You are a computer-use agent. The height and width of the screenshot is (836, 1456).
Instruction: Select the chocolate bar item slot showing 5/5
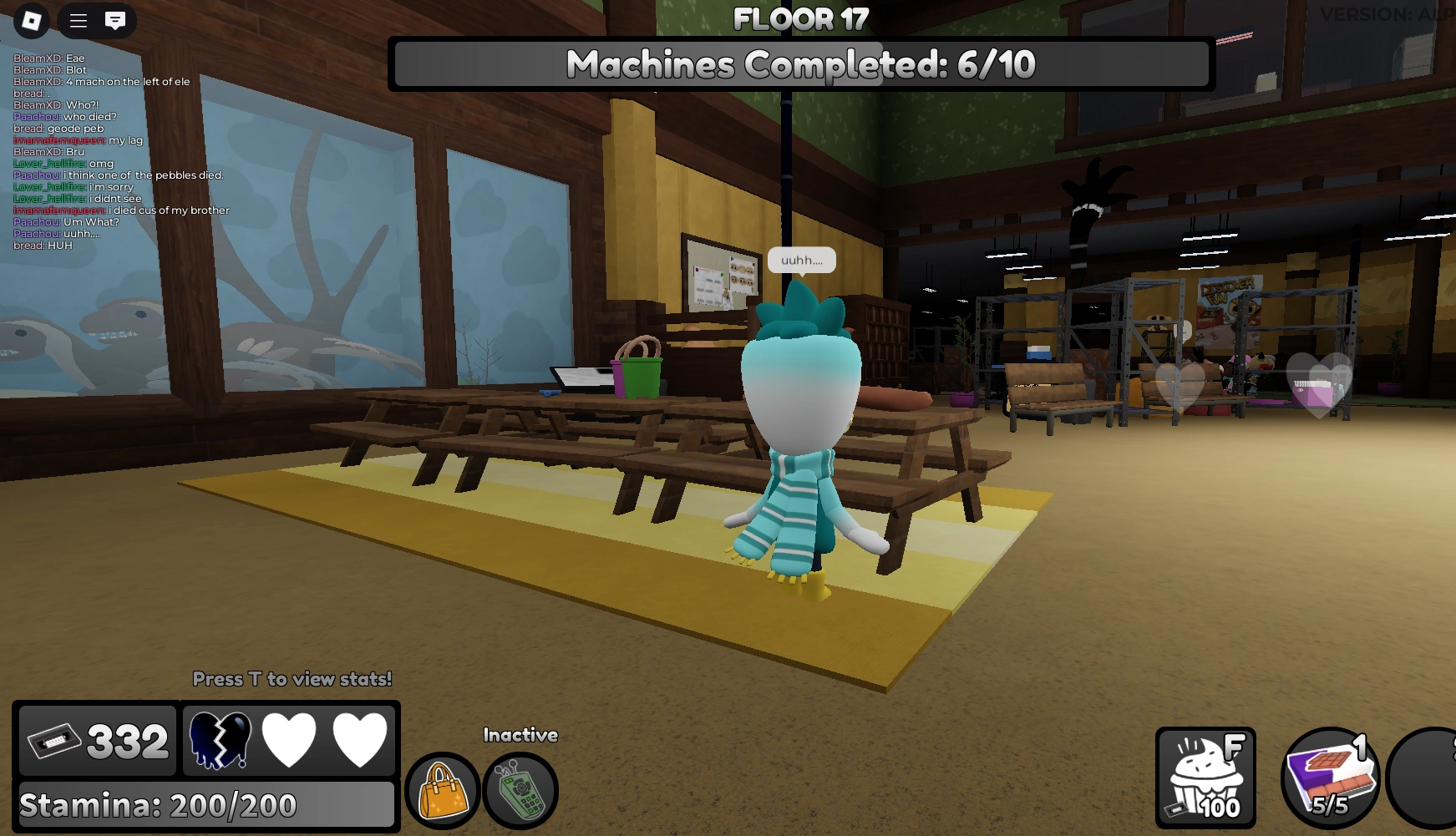(1330, 778)
